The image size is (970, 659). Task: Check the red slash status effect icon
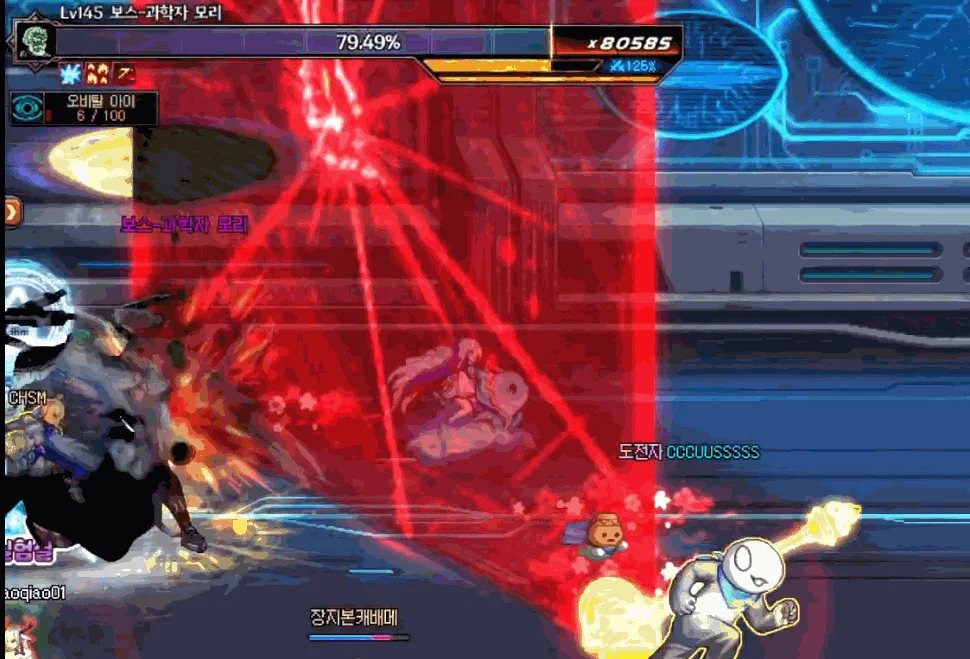coord(125,73)
